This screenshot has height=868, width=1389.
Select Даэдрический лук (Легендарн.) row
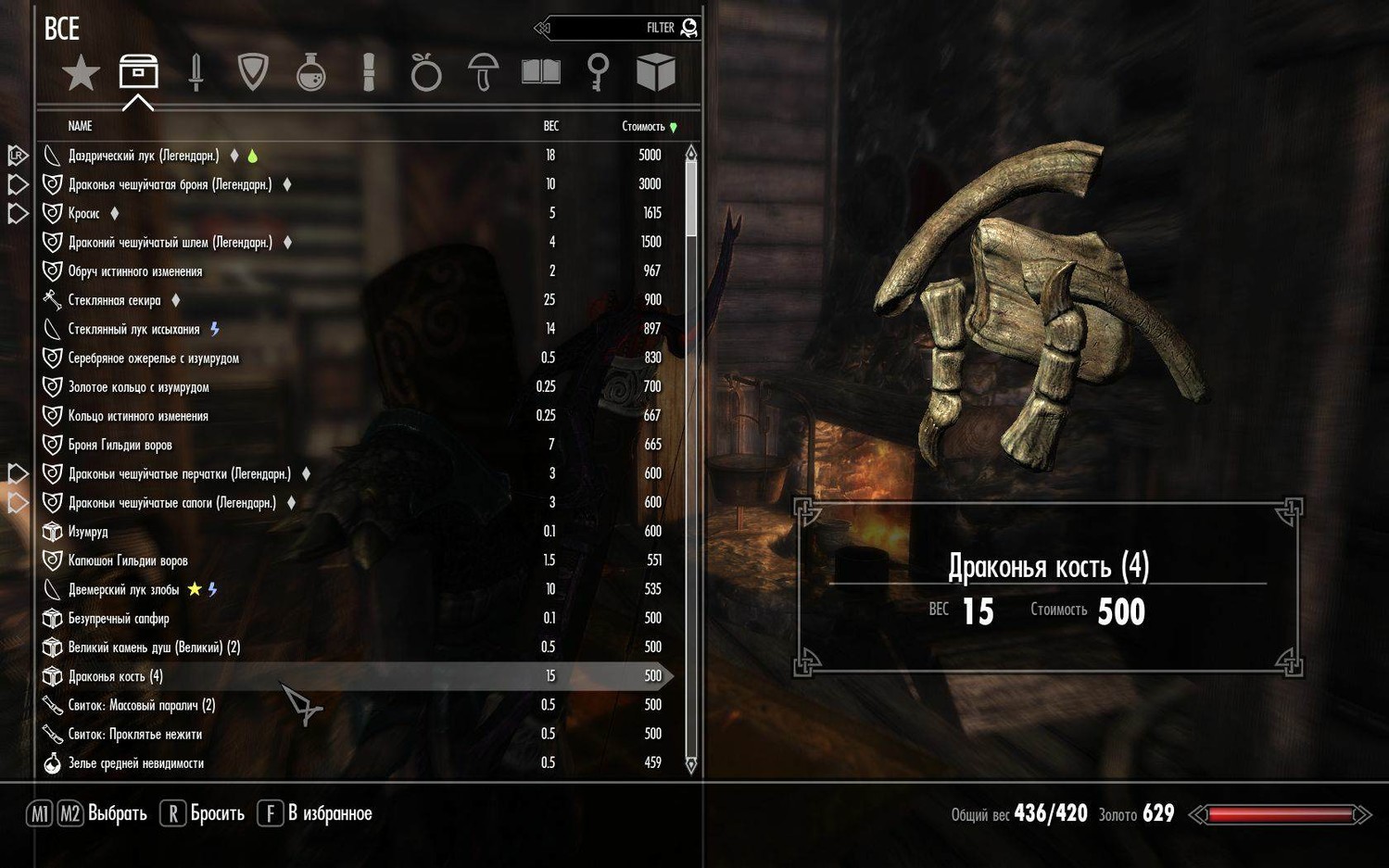pyautogui.click(x=144, y=156)
